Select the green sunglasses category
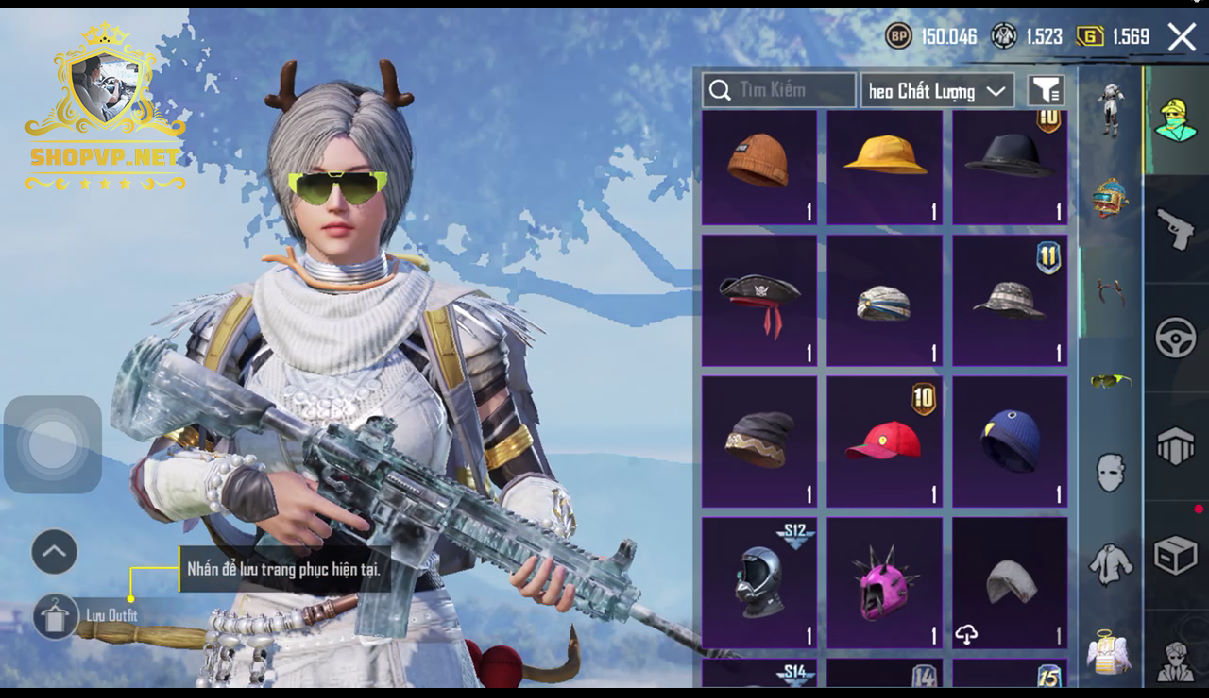This screenshot has height=698, width=1209. pos(1110,380)
